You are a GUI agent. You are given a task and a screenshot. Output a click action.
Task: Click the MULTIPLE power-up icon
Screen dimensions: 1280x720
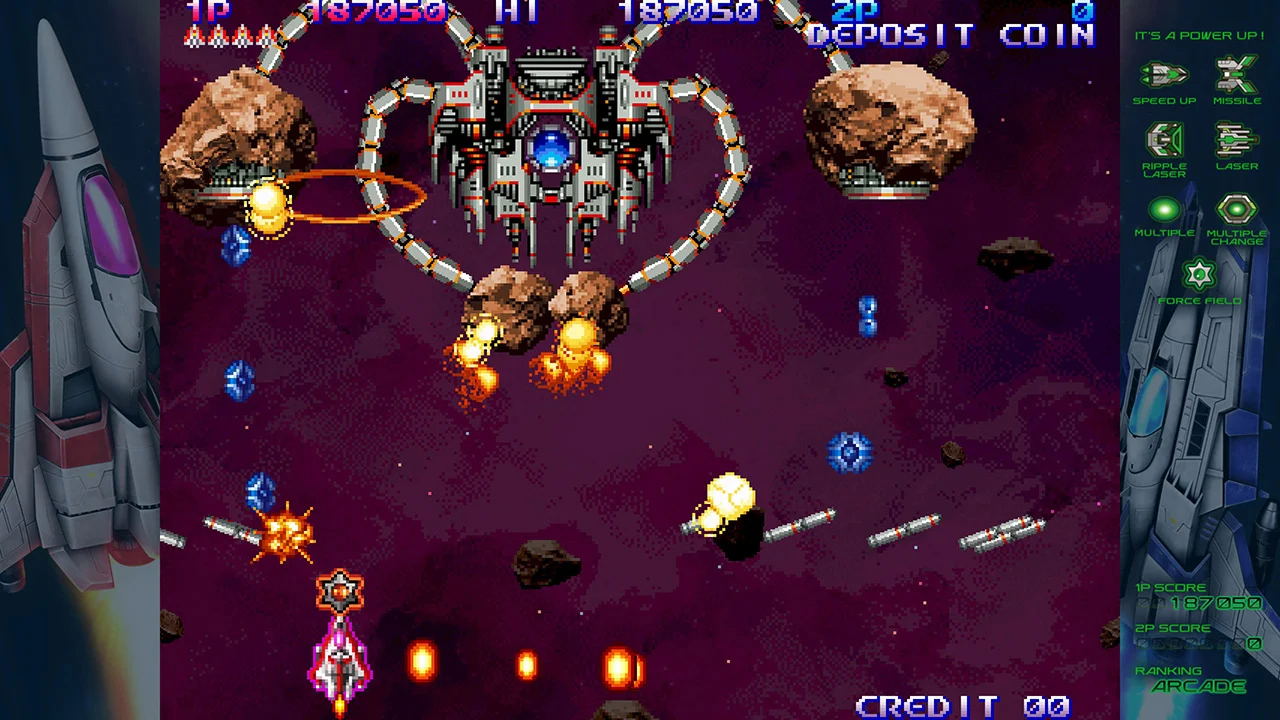coord(1163,210)
